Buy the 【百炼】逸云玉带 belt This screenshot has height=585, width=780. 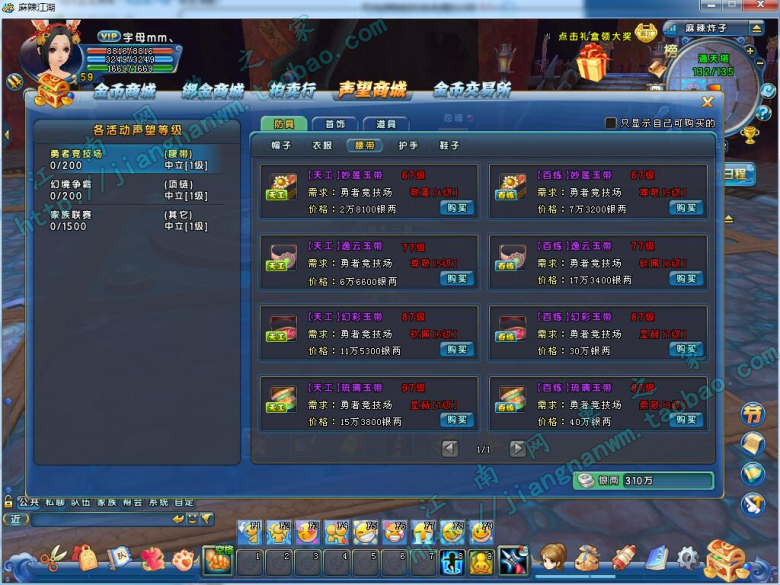click(x=686, y=279)
